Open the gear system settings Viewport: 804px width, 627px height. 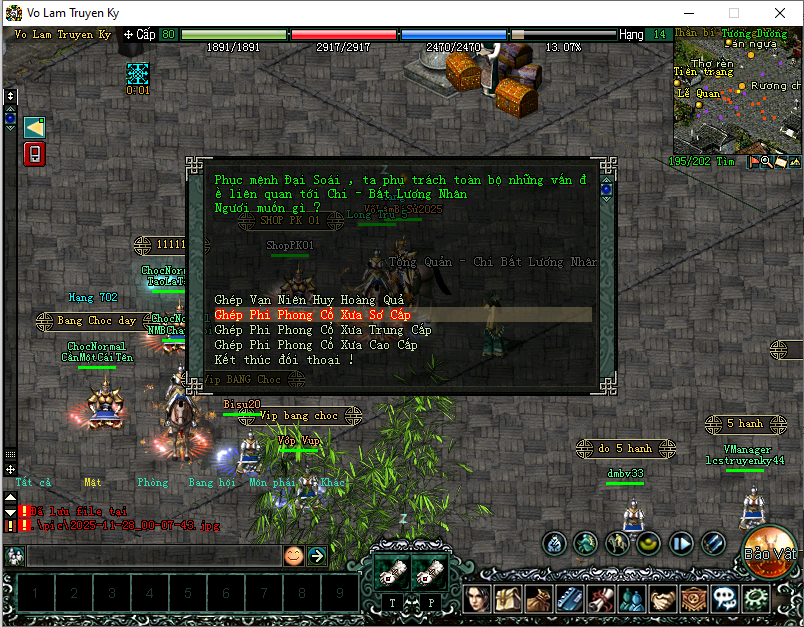point(757,599)
